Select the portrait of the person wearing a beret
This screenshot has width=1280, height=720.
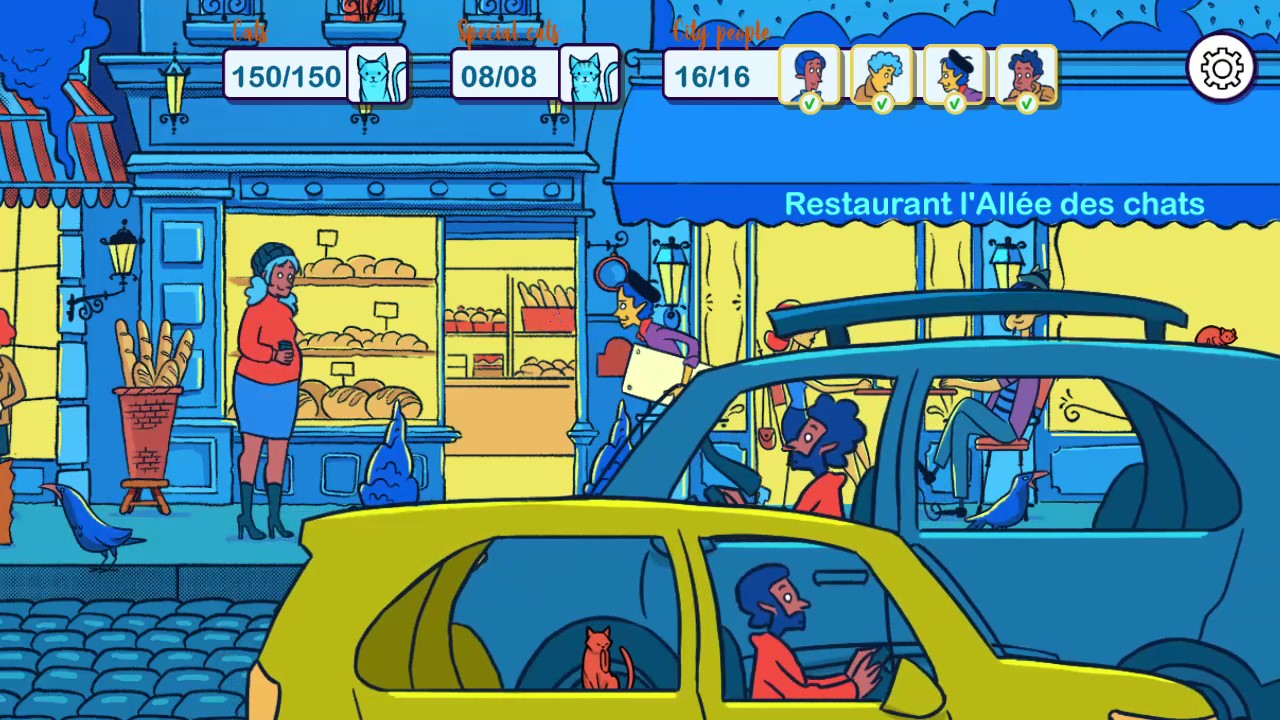(955, 72)
